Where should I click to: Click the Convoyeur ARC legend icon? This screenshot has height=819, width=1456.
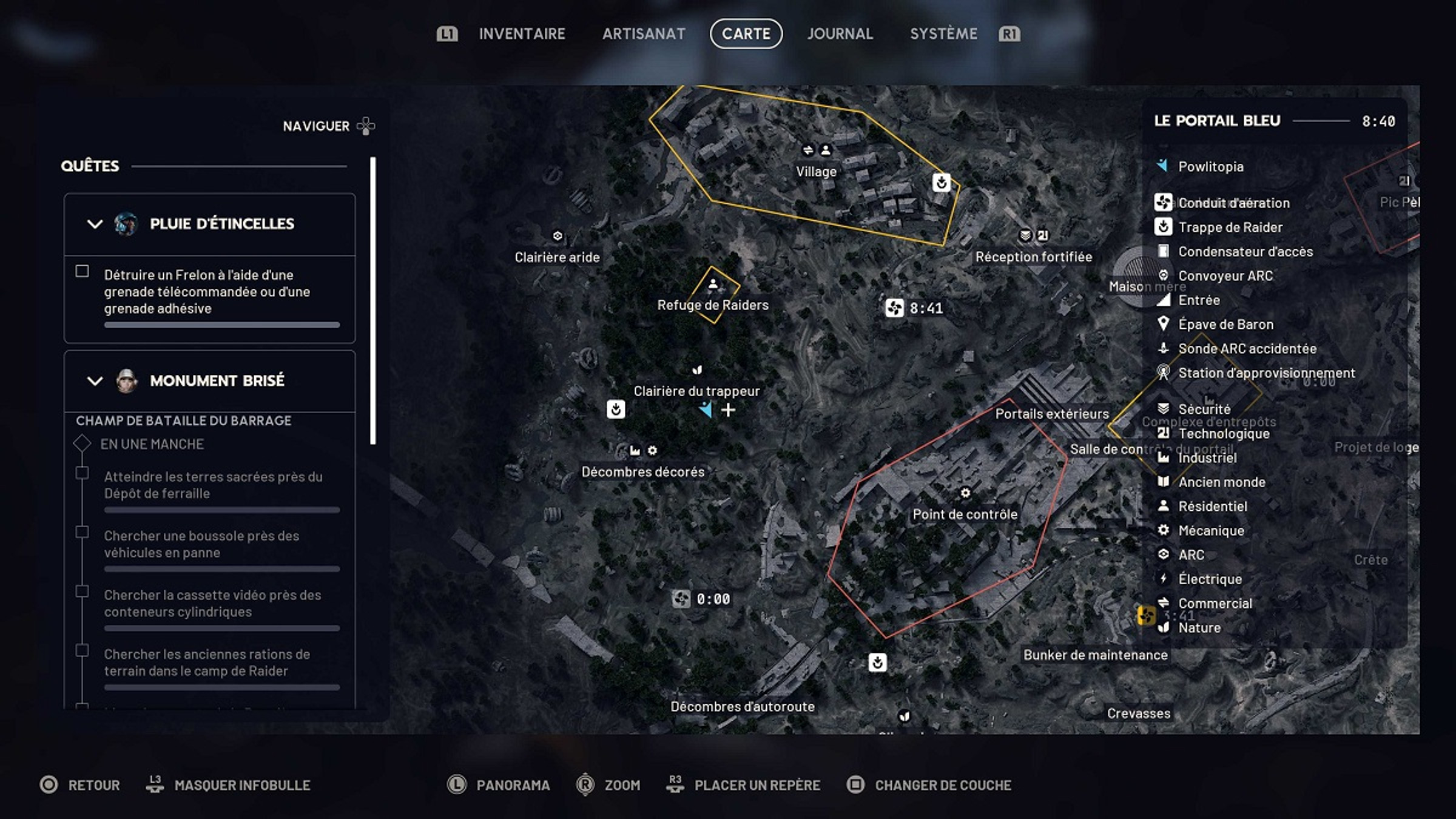coord(1163,275)
